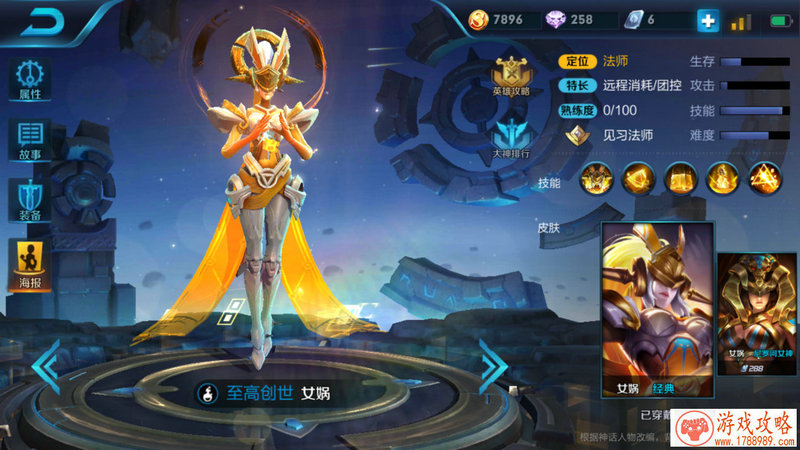Open the 属性 attributes tab
This screenshot has width=800, height=450.
point(30,80)
